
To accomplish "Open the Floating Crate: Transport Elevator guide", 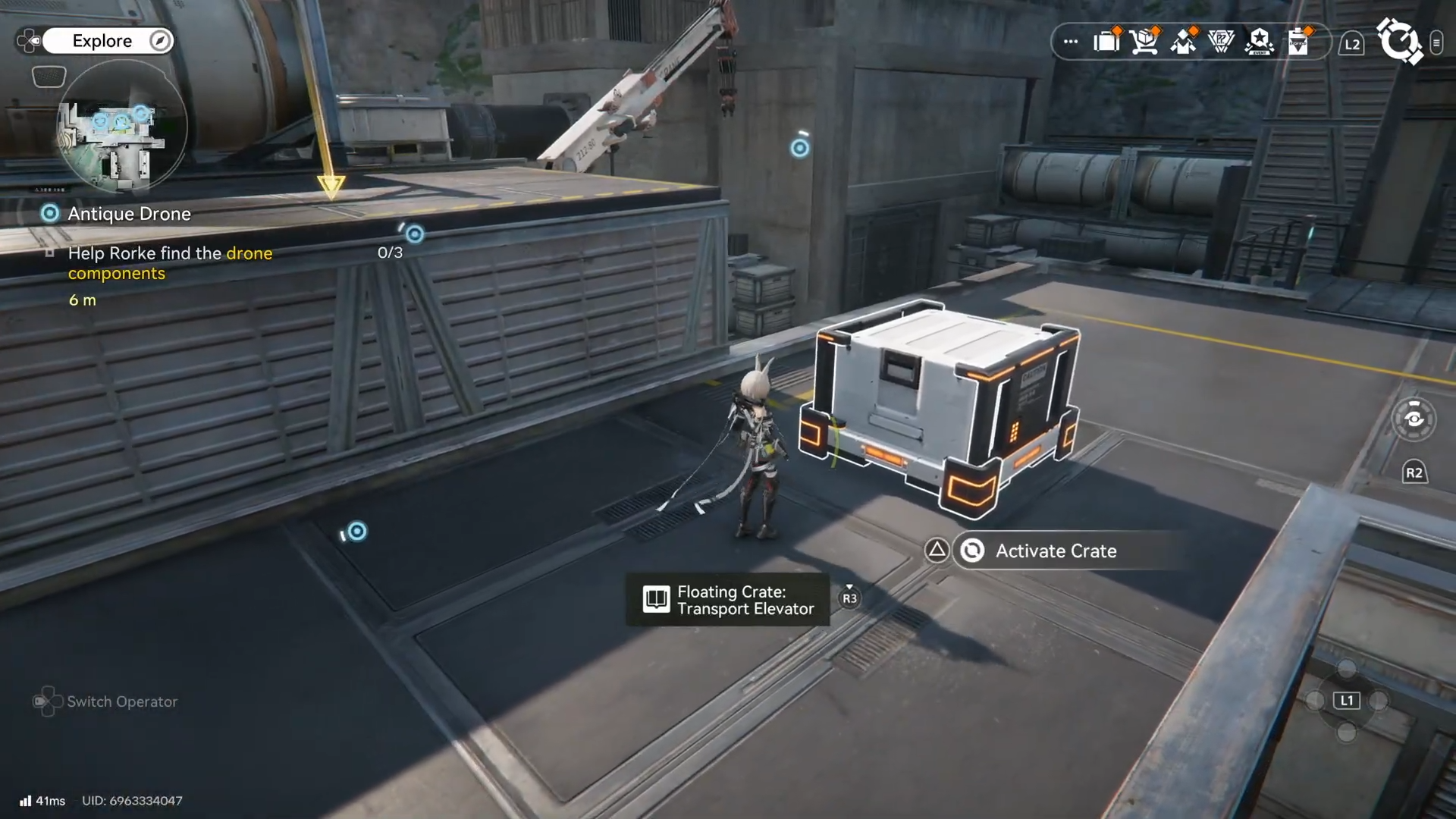I will pos(728,600).
